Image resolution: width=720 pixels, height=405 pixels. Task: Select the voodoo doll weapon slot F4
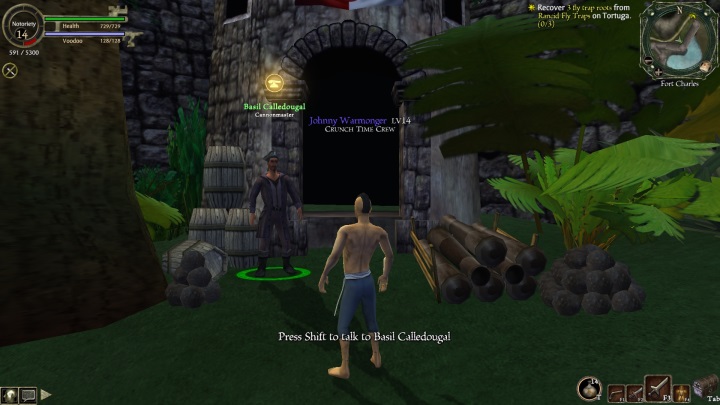point(681,392)
